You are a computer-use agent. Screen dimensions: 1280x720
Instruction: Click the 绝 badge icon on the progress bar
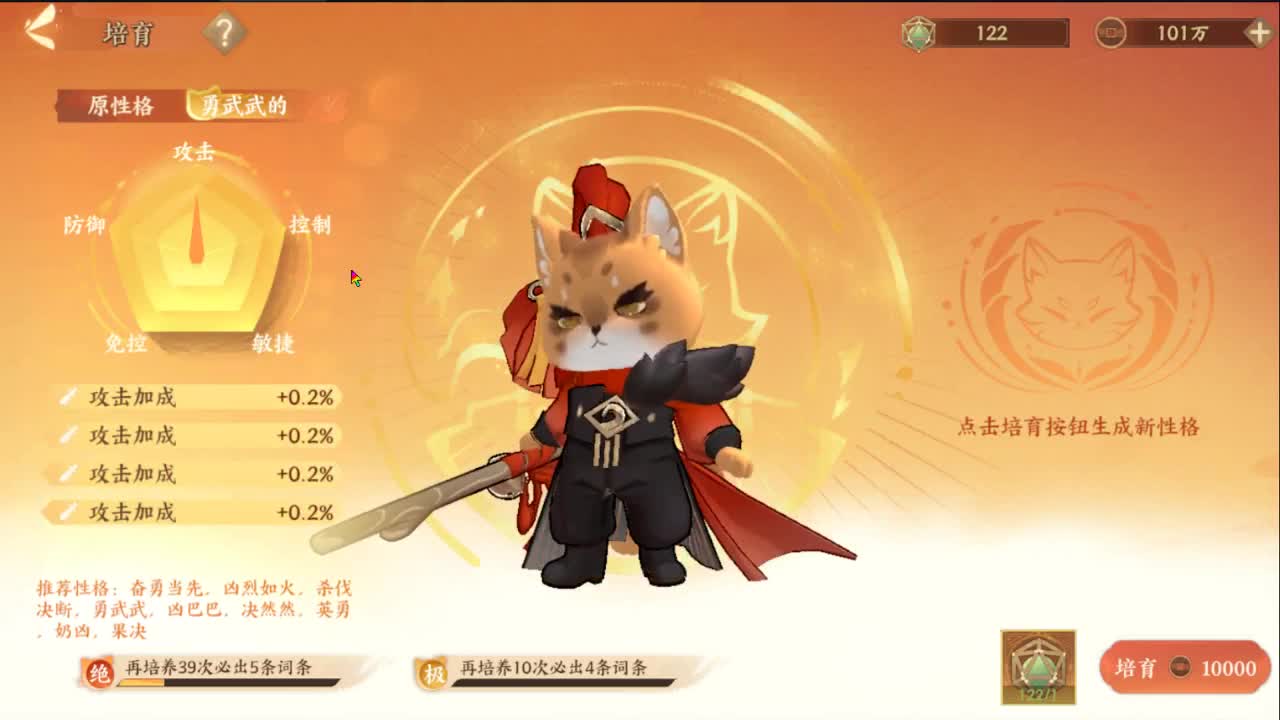pos(97,672)
